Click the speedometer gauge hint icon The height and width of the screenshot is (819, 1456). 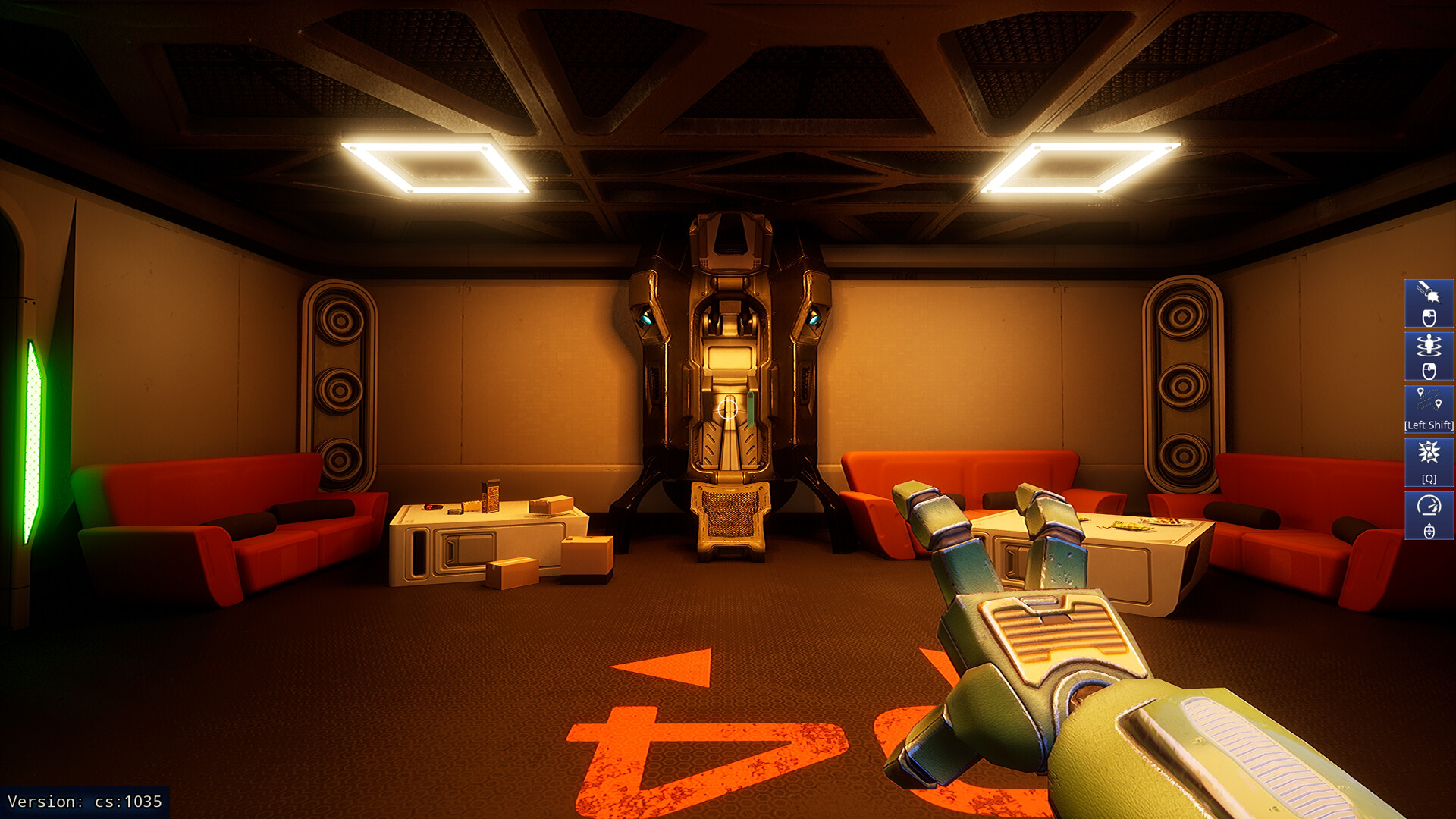tap(1428, 506)
